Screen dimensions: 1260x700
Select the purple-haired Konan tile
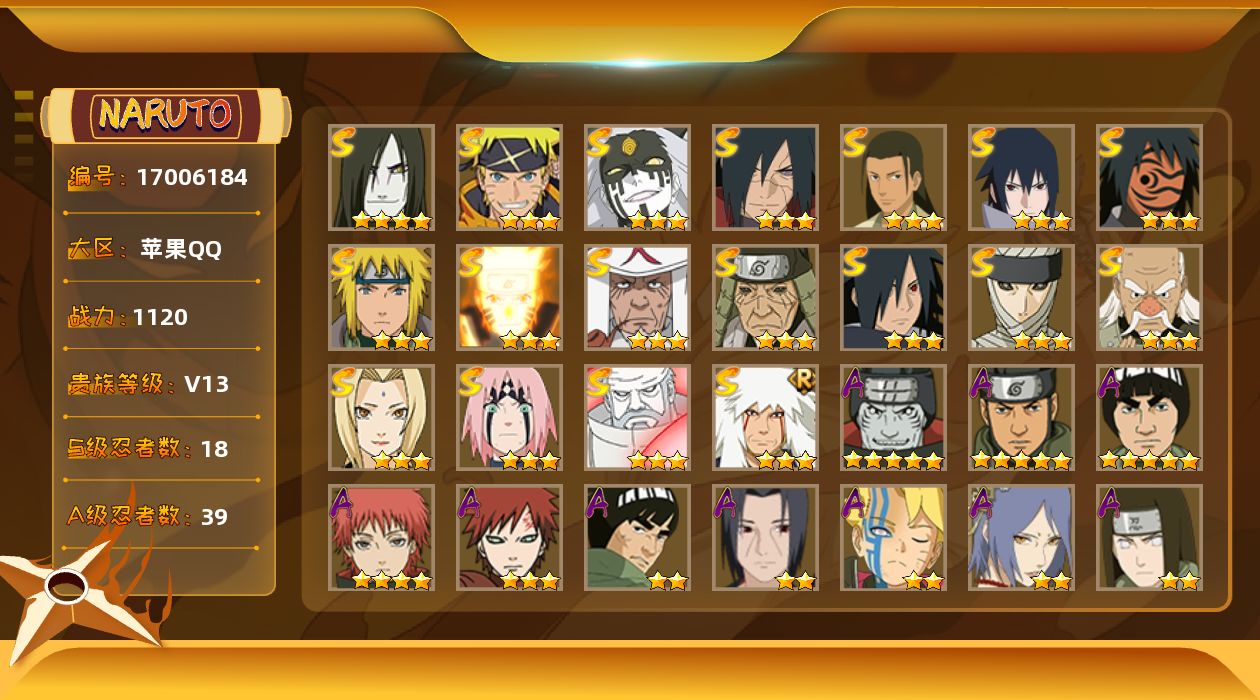(1021, 537)
